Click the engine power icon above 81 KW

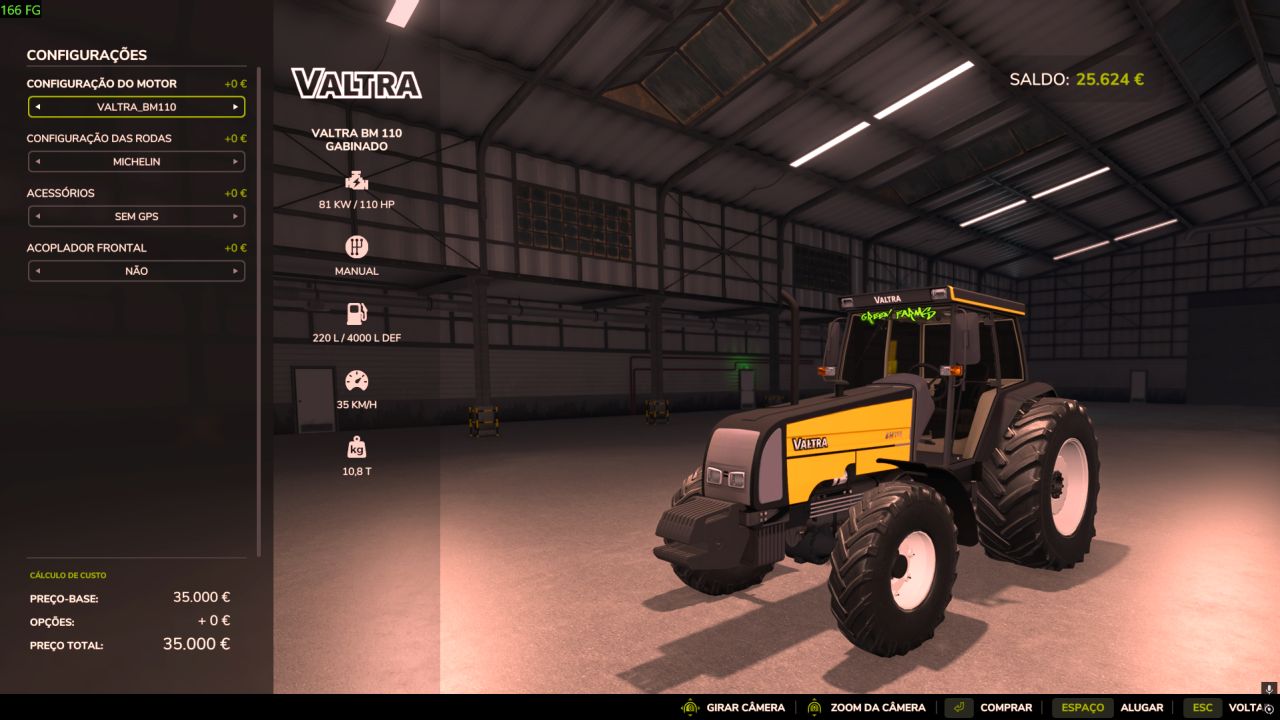point(357,181)
